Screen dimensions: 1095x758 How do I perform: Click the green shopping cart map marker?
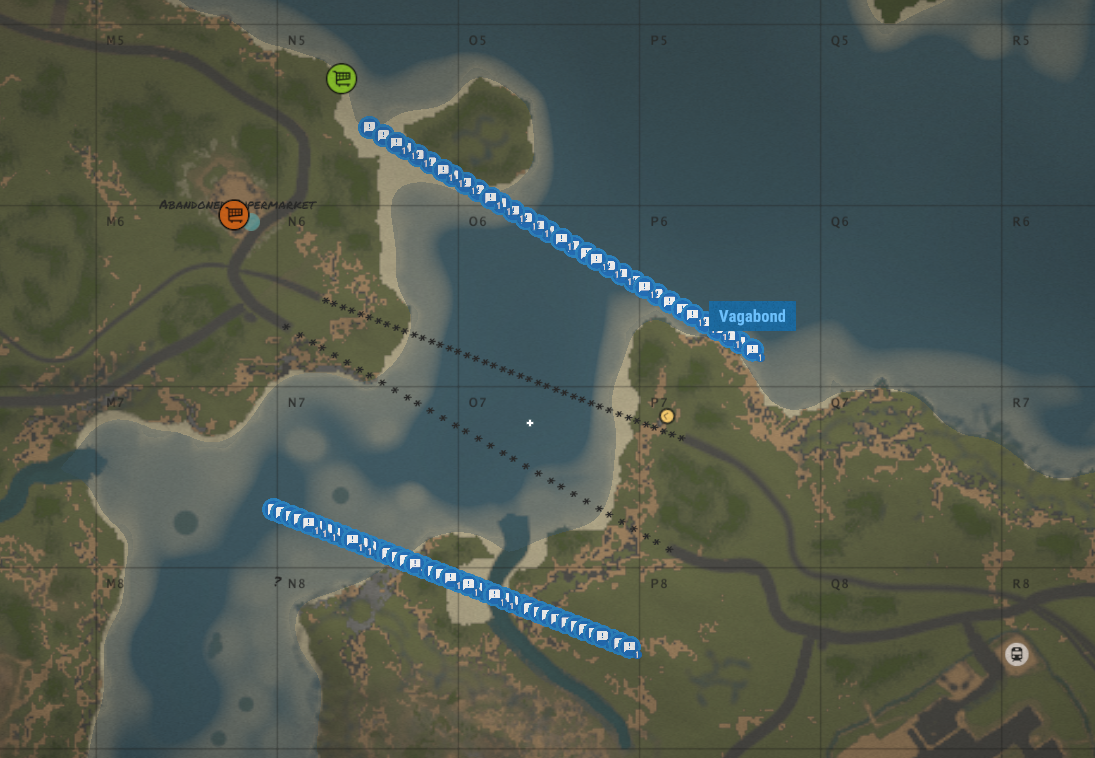341,78
